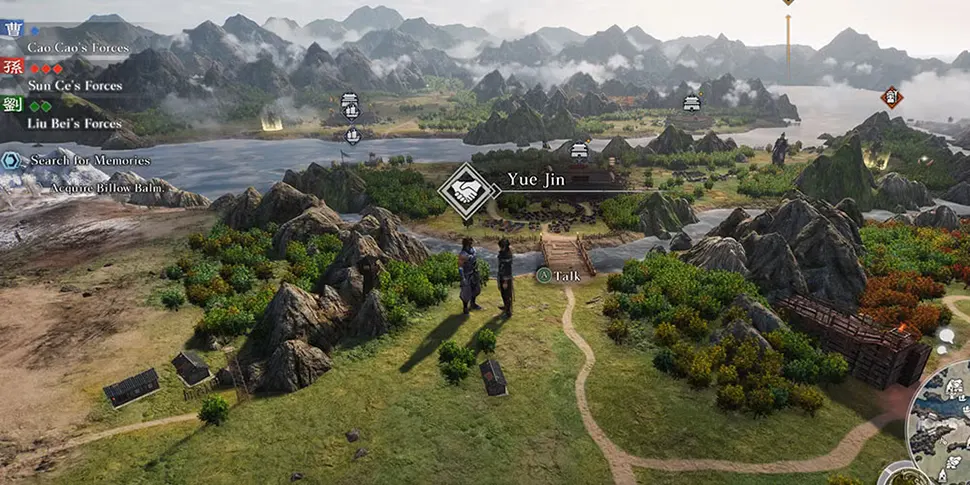Select Sun Ce's Forces faction entry
The height and width of the screenshot is (485, 970).
74,86
